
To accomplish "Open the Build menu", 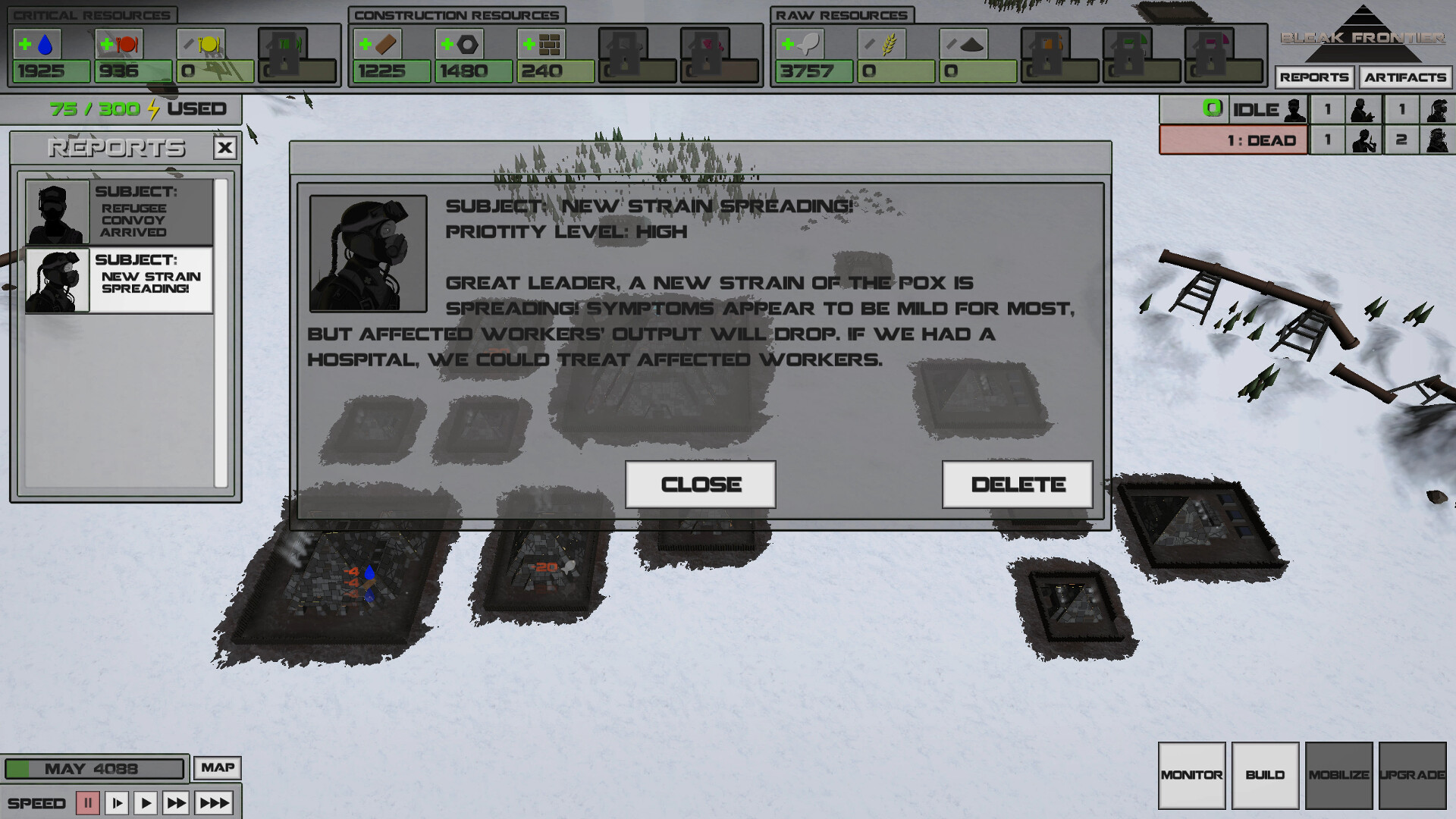I will point(1265,775).
